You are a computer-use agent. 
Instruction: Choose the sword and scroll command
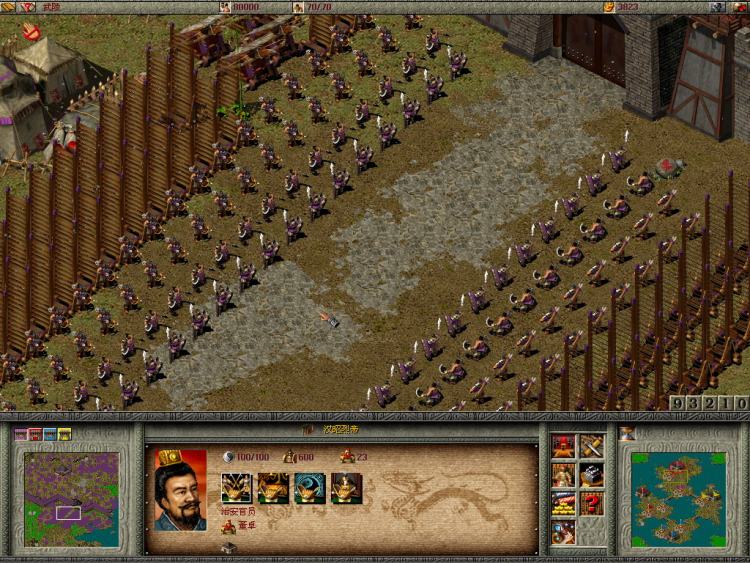[592, 446]
